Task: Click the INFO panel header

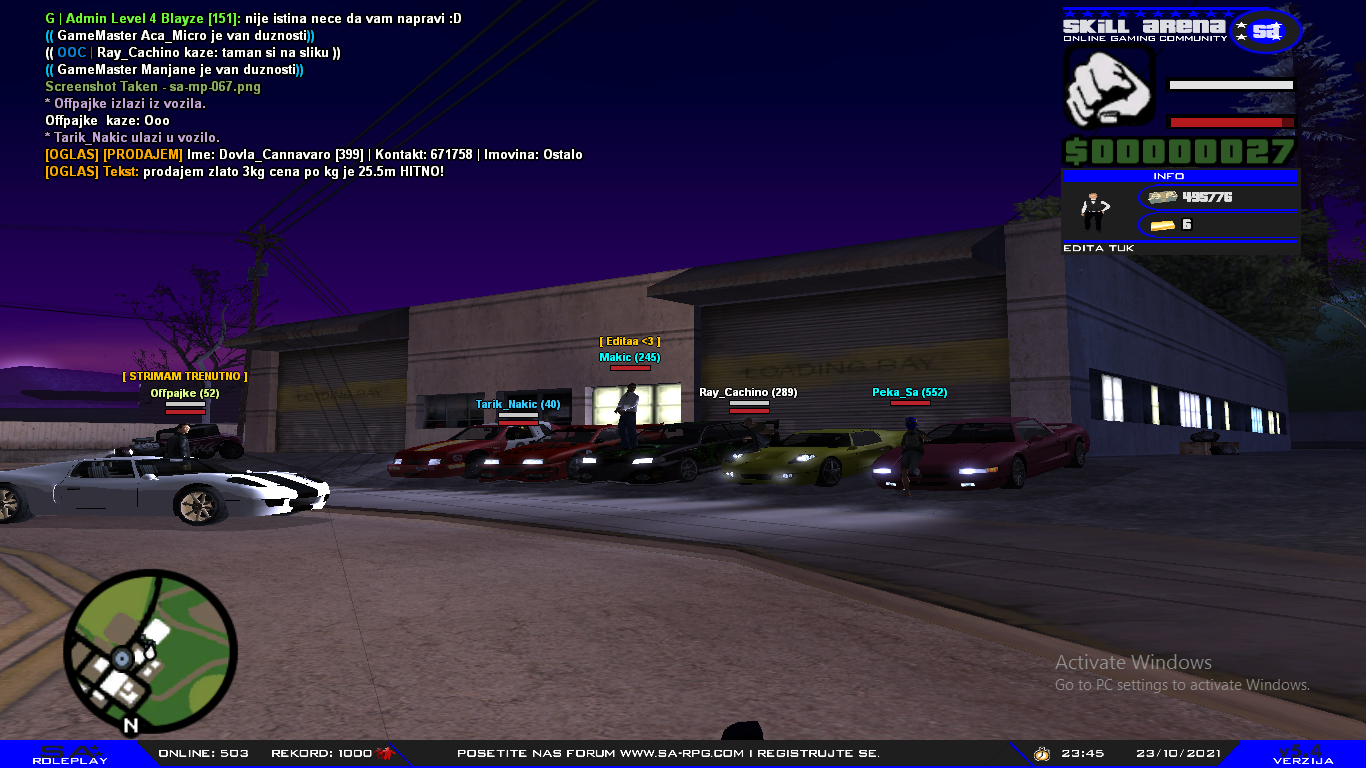Action: click(1180, 176)
